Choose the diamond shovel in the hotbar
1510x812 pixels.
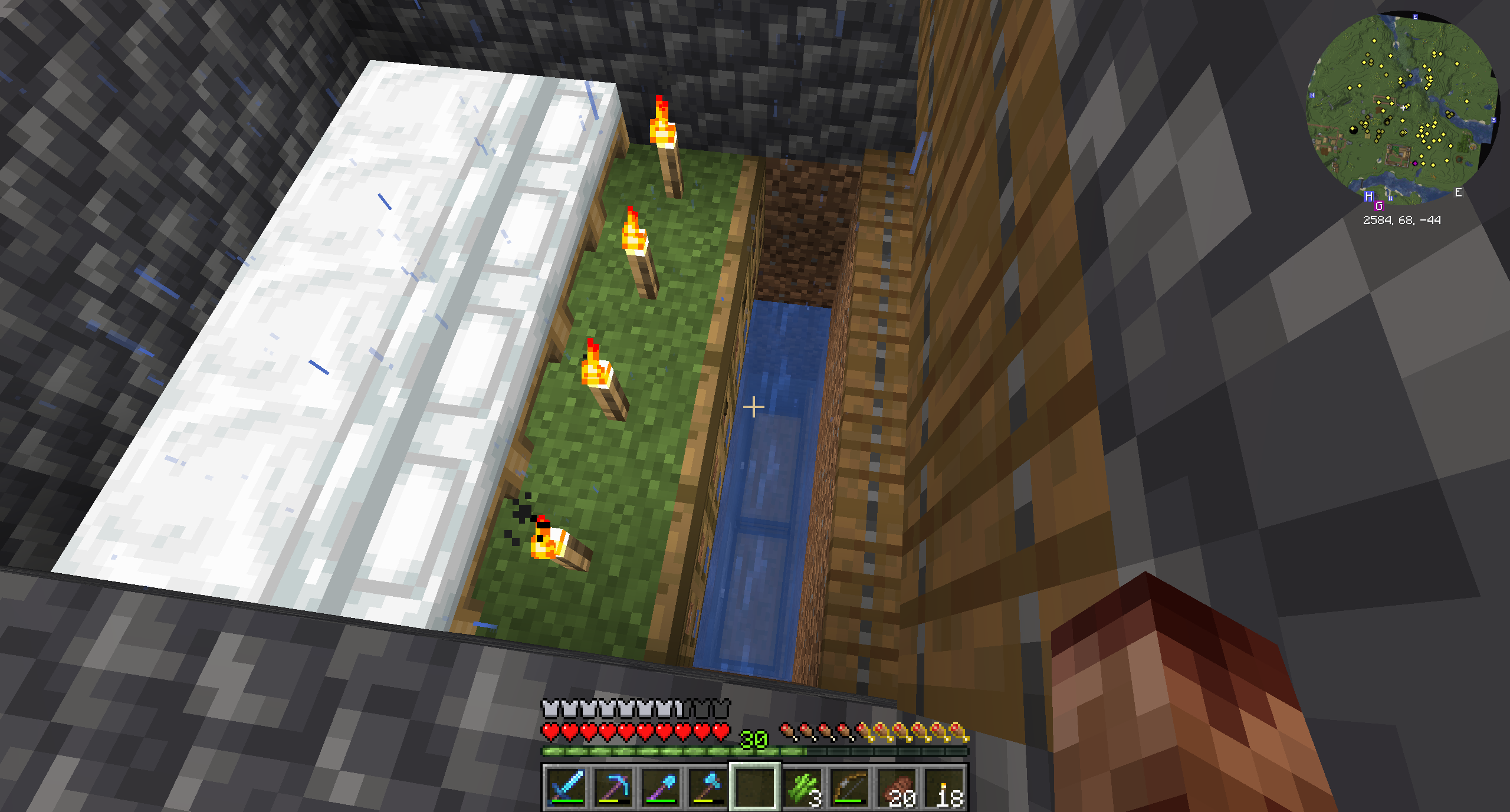tap(660, 787)
